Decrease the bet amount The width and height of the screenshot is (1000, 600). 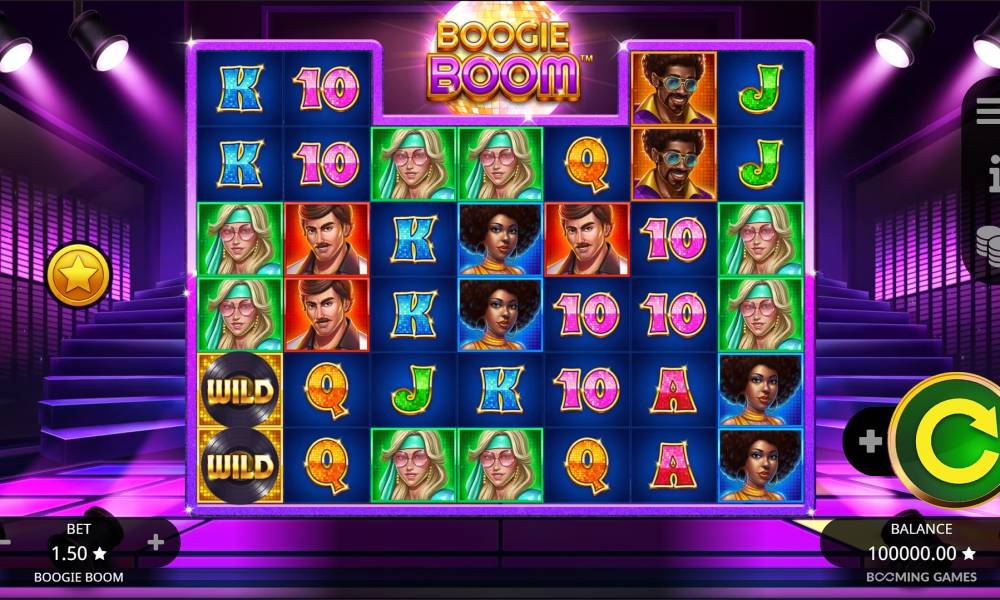(5, 543)
